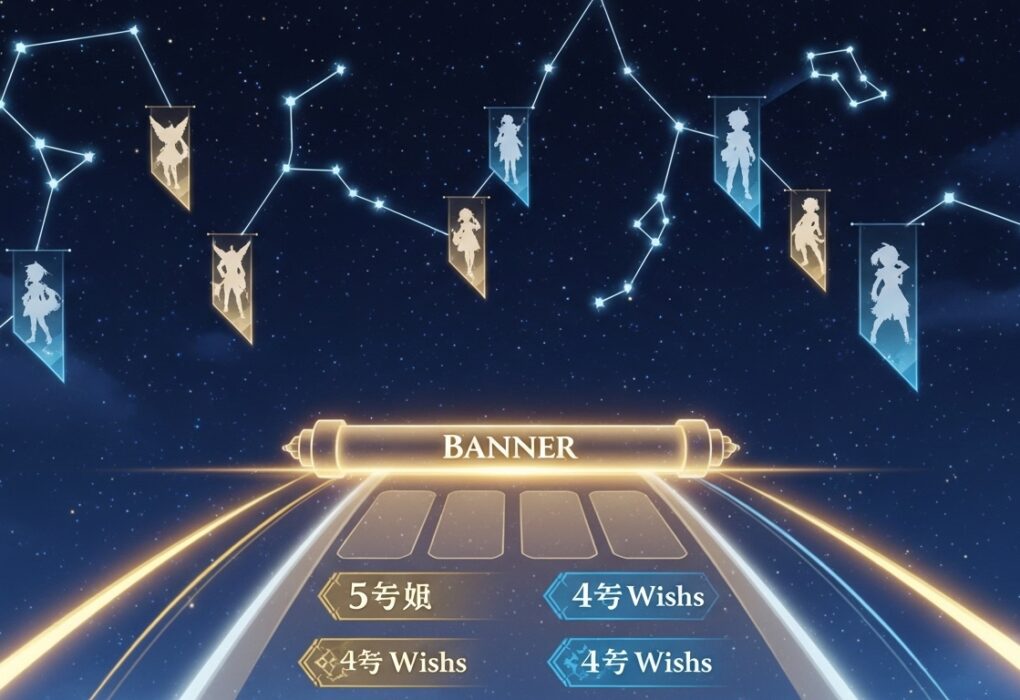Open the BANNER scroll header
1020x700 pixels.
(510, 446)
